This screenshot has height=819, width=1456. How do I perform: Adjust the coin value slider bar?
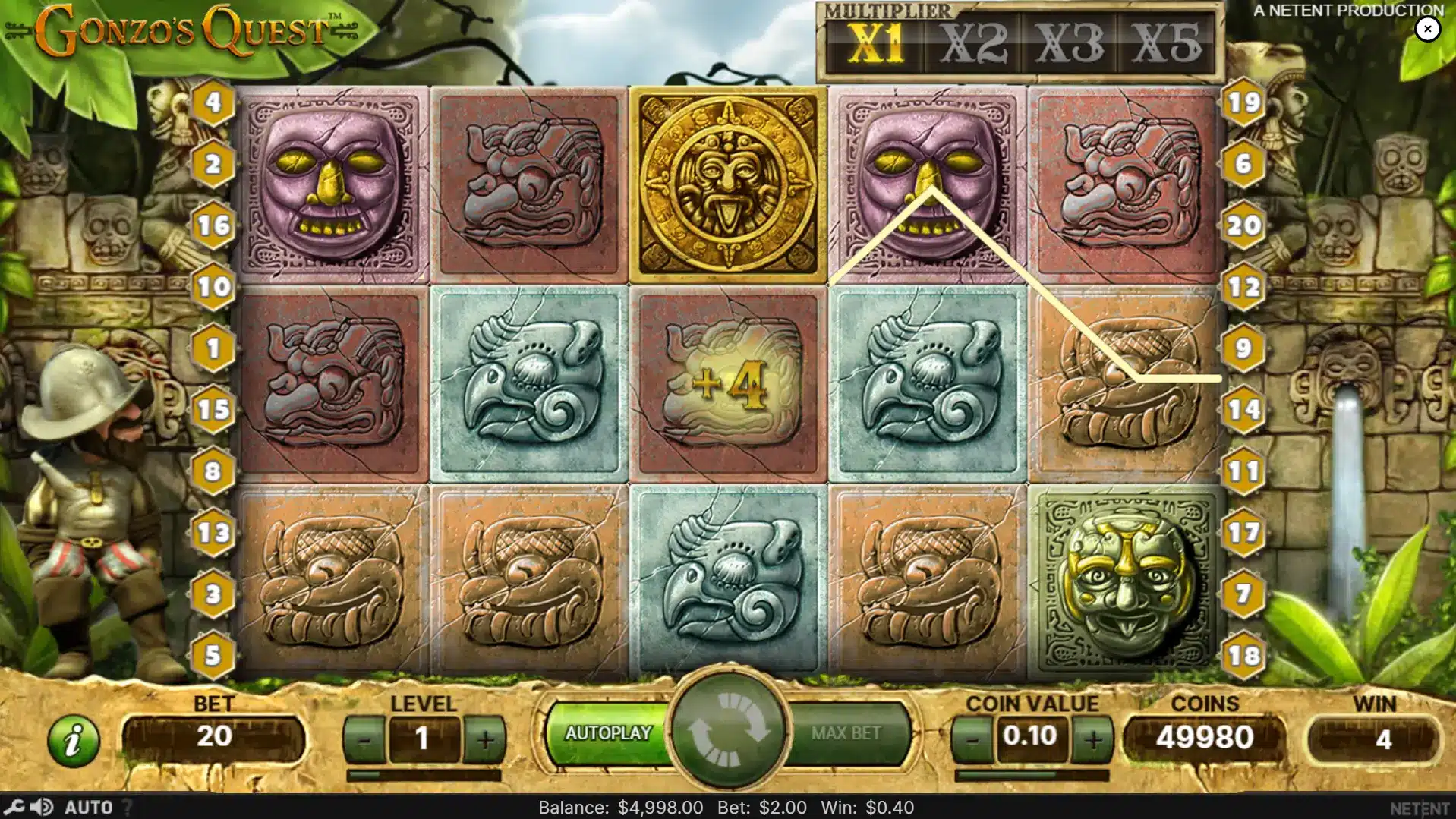tap(1032, 775)
